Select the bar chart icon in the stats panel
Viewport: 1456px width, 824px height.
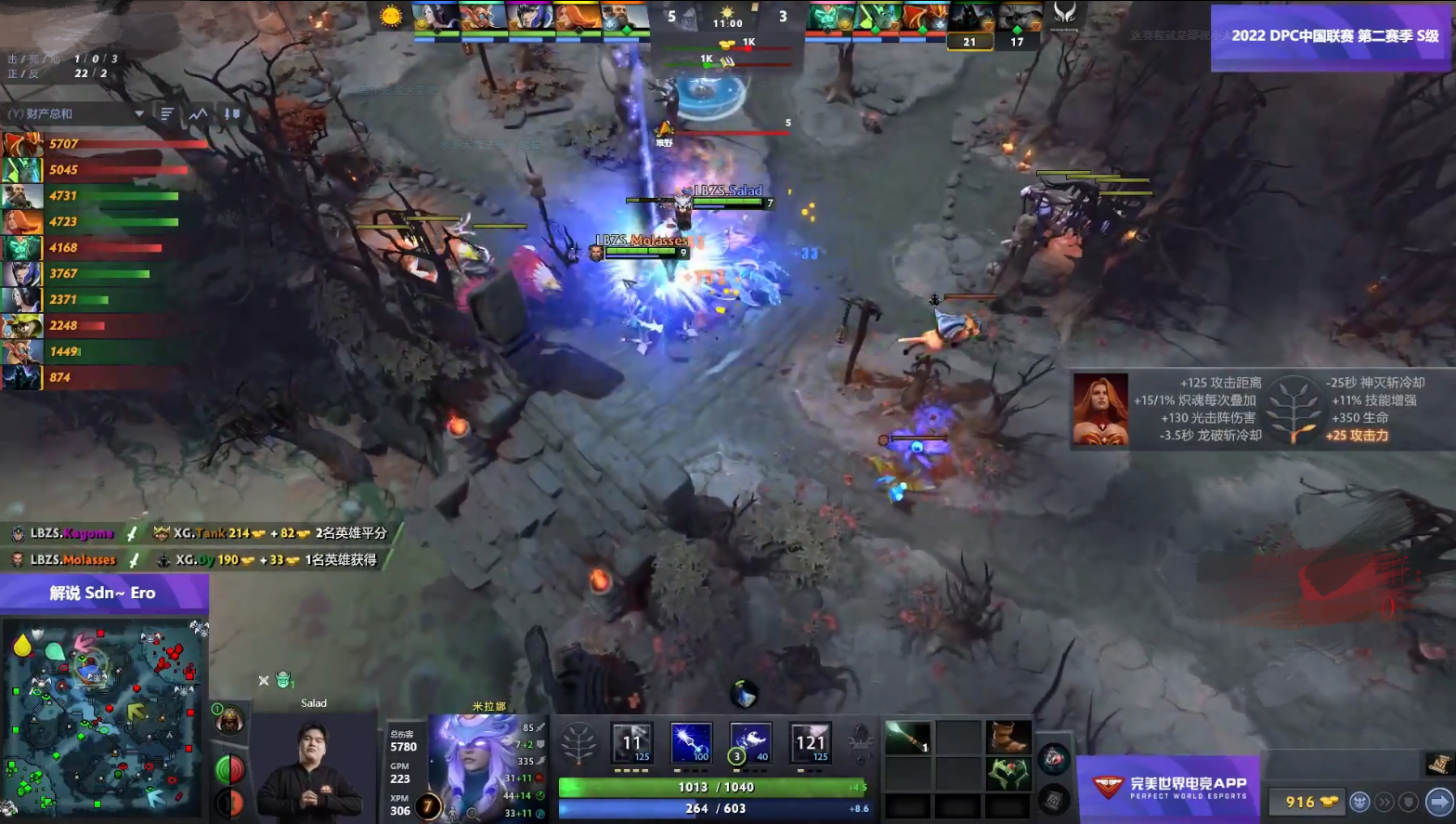click(x=166, y=113)
